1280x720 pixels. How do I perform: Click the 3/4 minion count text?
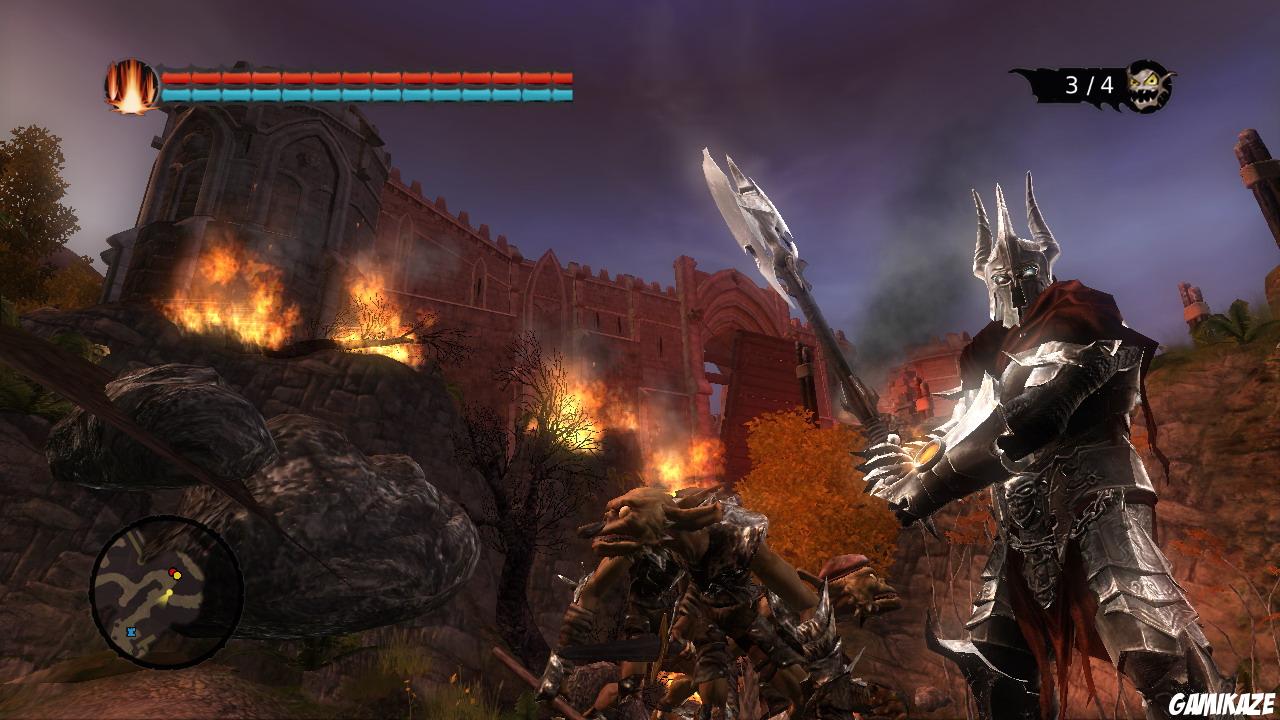pos(1089,84)
